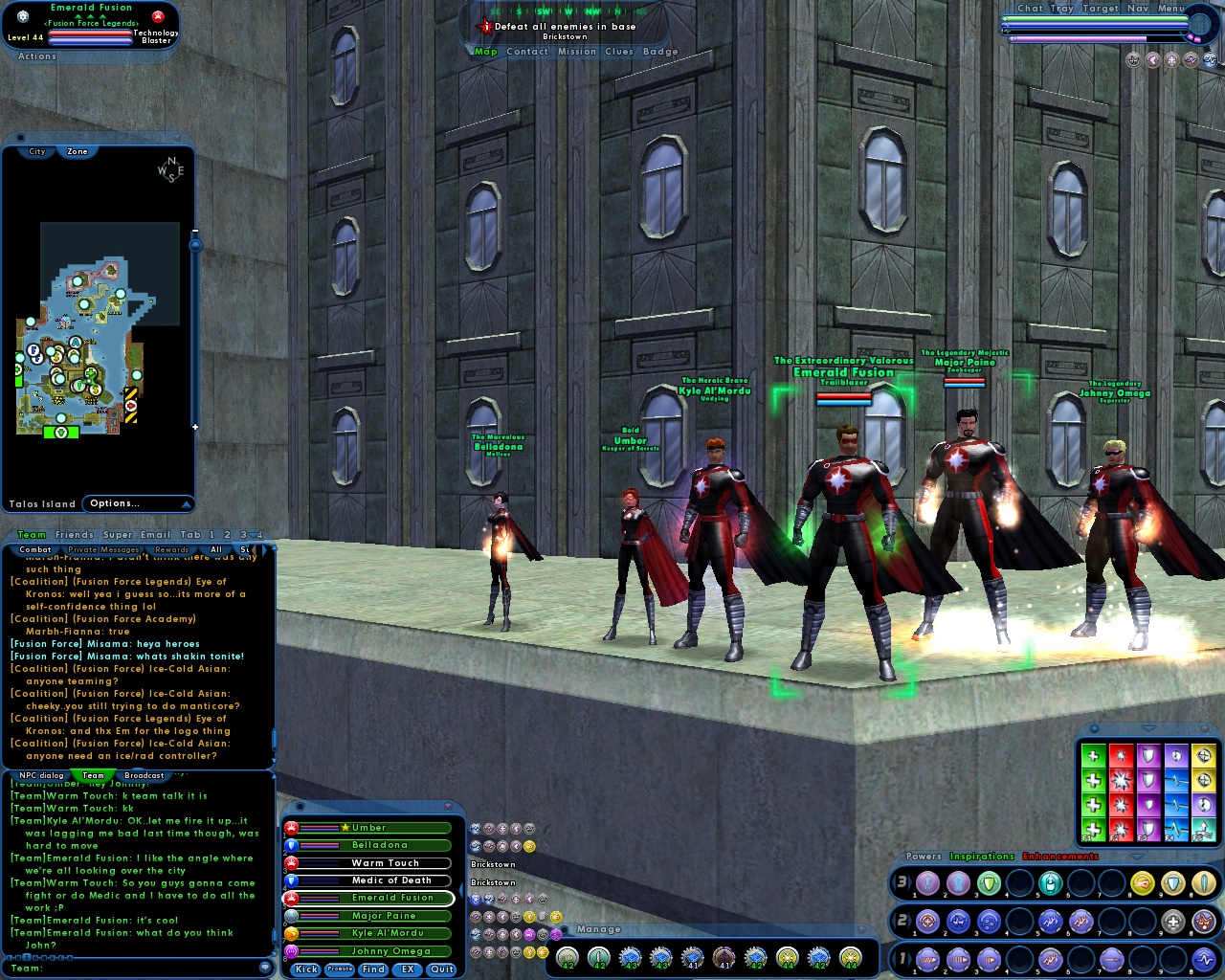Click the compass rose above the minimap
1225x980 pixels.
point(170,172)
